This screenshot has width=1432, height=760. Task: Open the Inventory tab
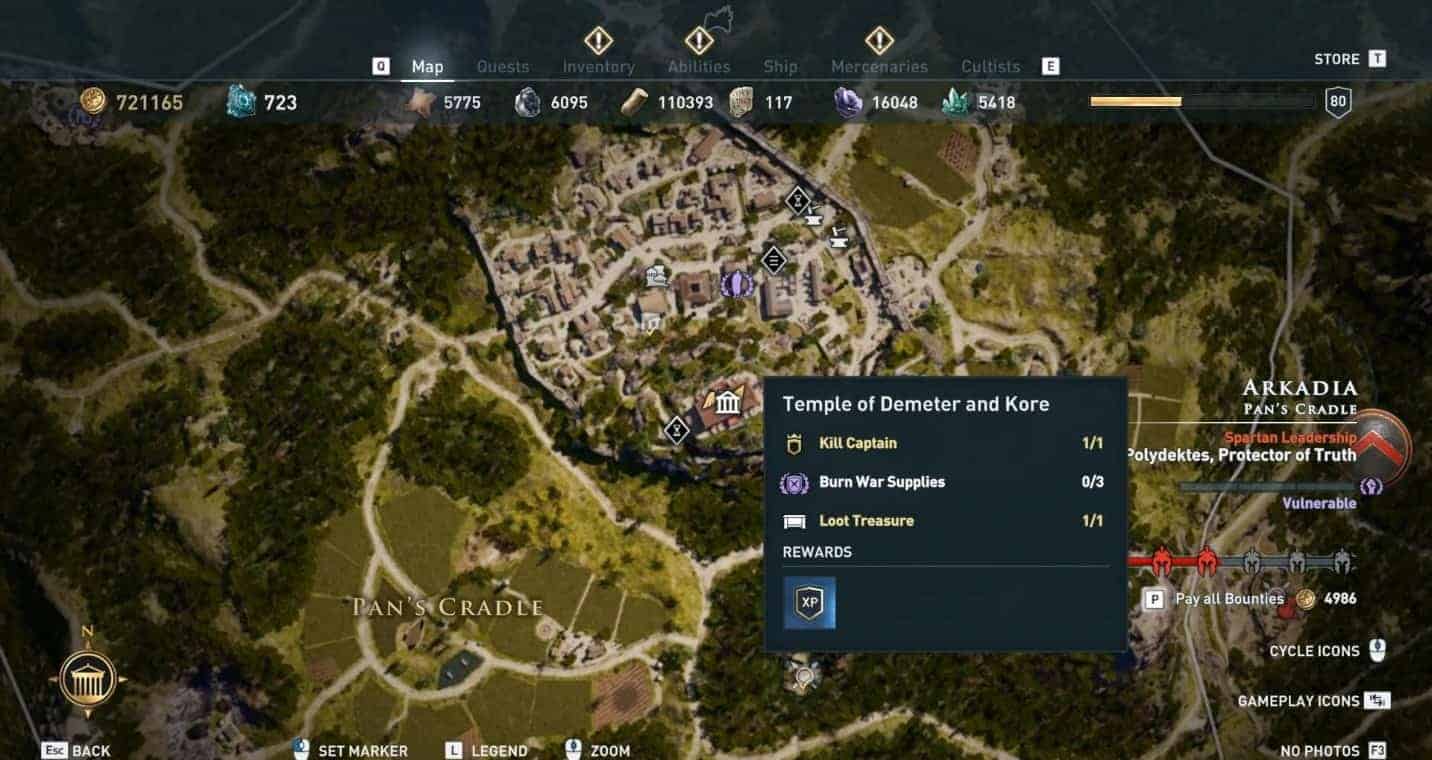tap(598, 67)
